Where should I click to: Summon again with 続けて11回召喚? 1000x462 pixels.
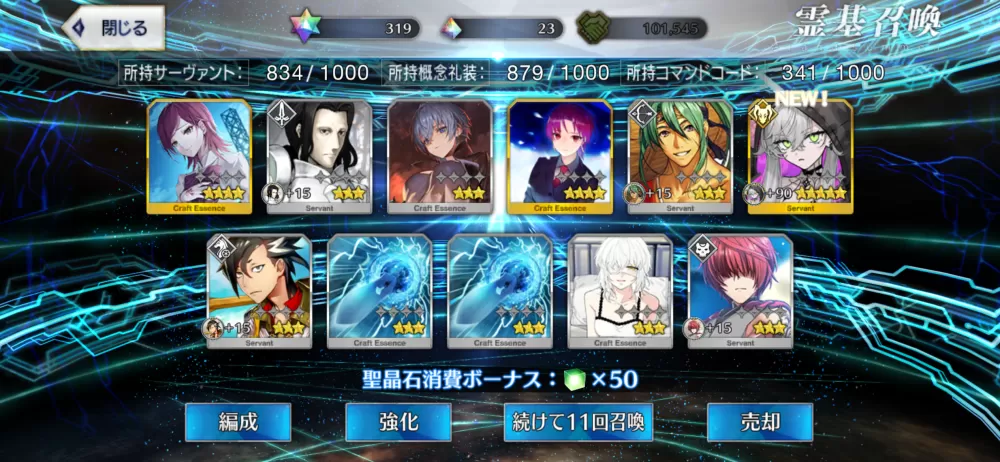point(577,422)
